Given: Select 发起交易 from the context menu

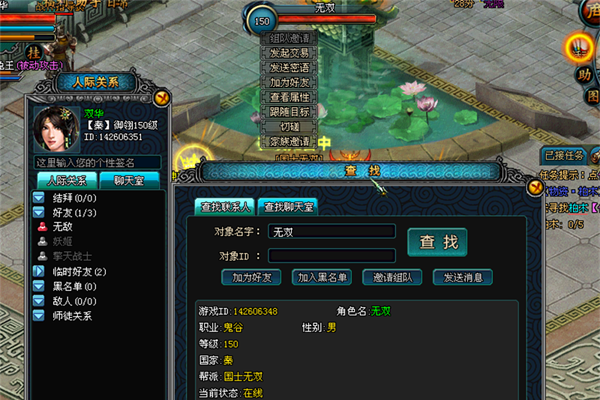Looking at the screenshot, I should [x=290, y=53].
